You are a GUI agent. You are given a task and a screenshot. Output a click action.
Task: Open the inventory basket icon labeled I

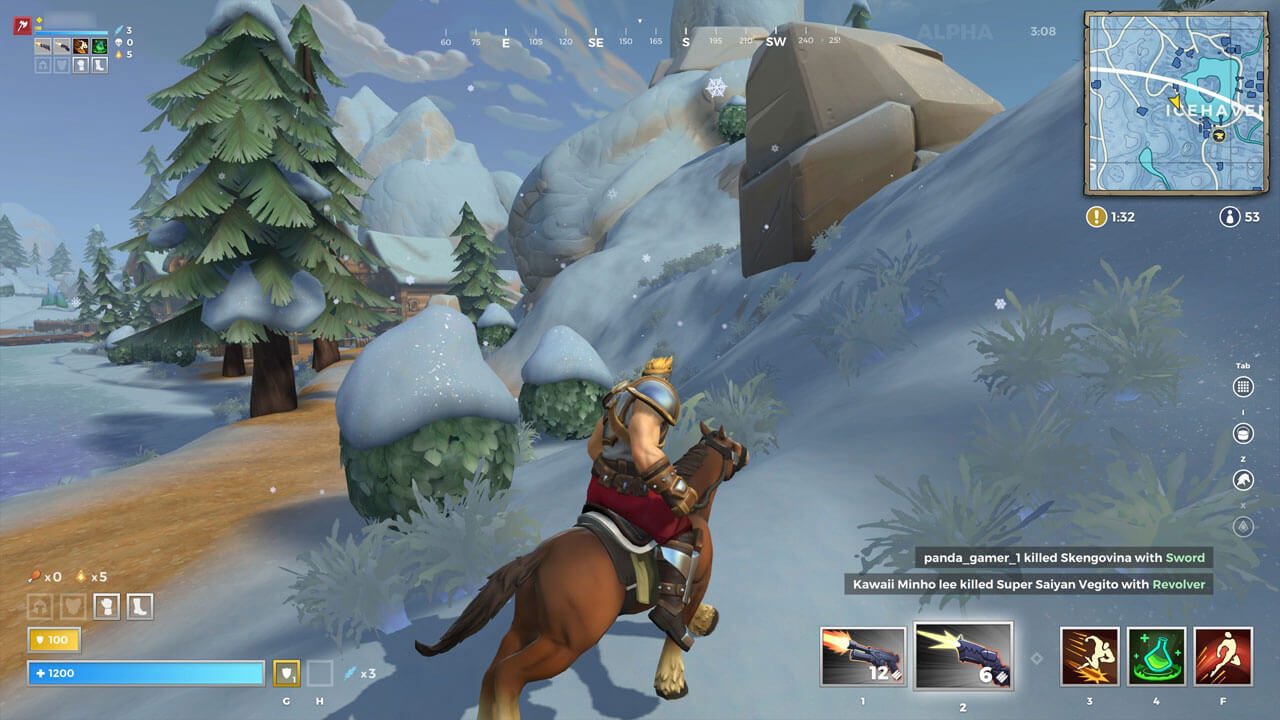(1243, 433)
